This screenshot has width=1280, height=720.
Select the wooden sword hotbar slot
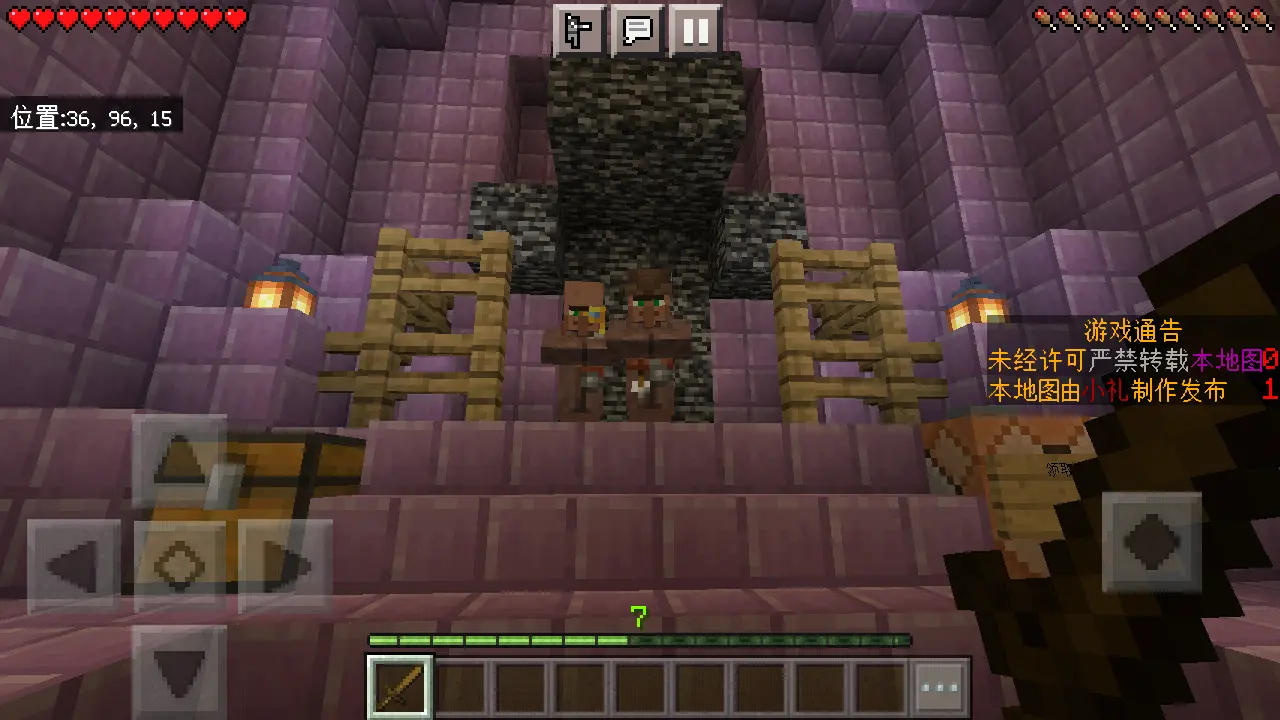pos(400,687)
